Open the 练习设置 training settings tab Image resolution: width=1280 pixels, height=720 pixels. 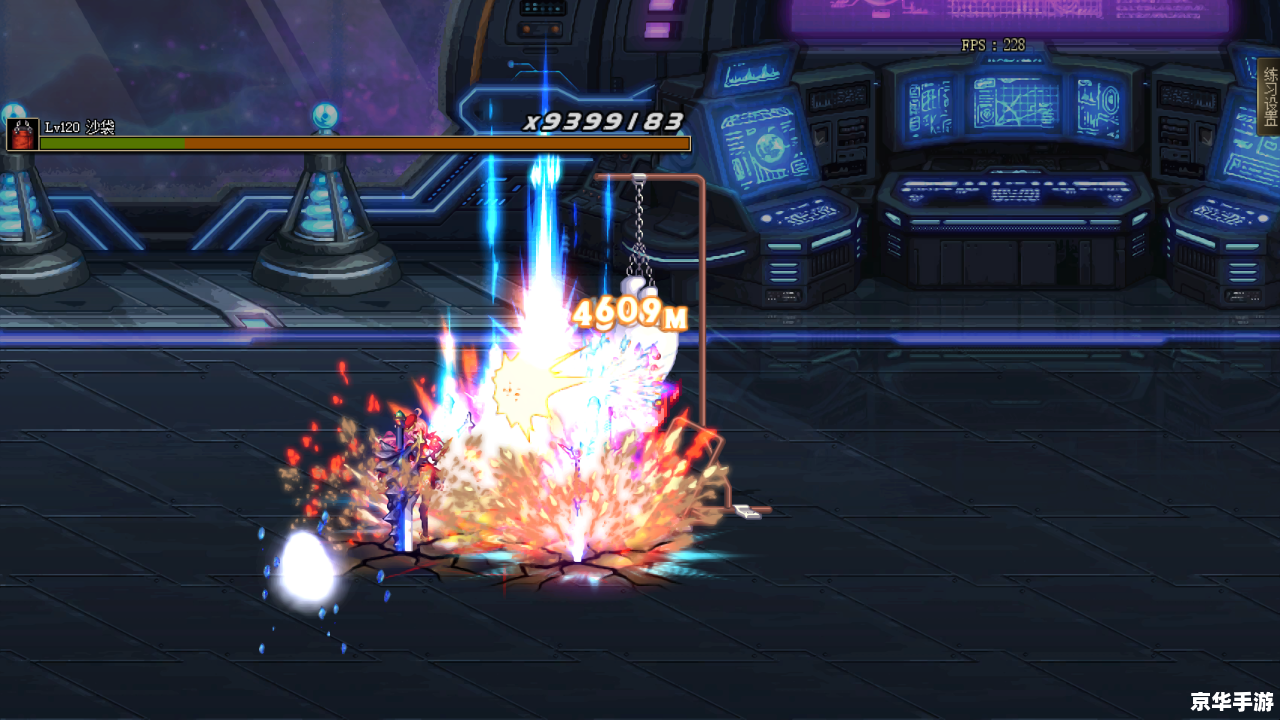[1269, 96]
